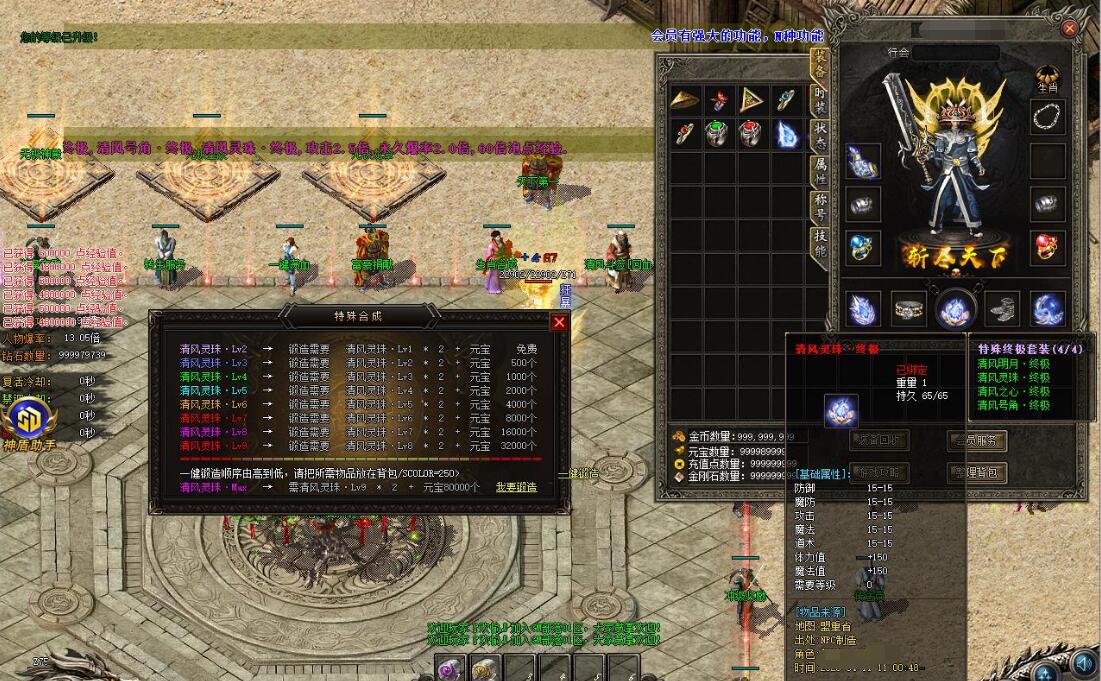Close the character equipment panel
The width and height of the screenshot is (1101, 681).
point(1070,29)
